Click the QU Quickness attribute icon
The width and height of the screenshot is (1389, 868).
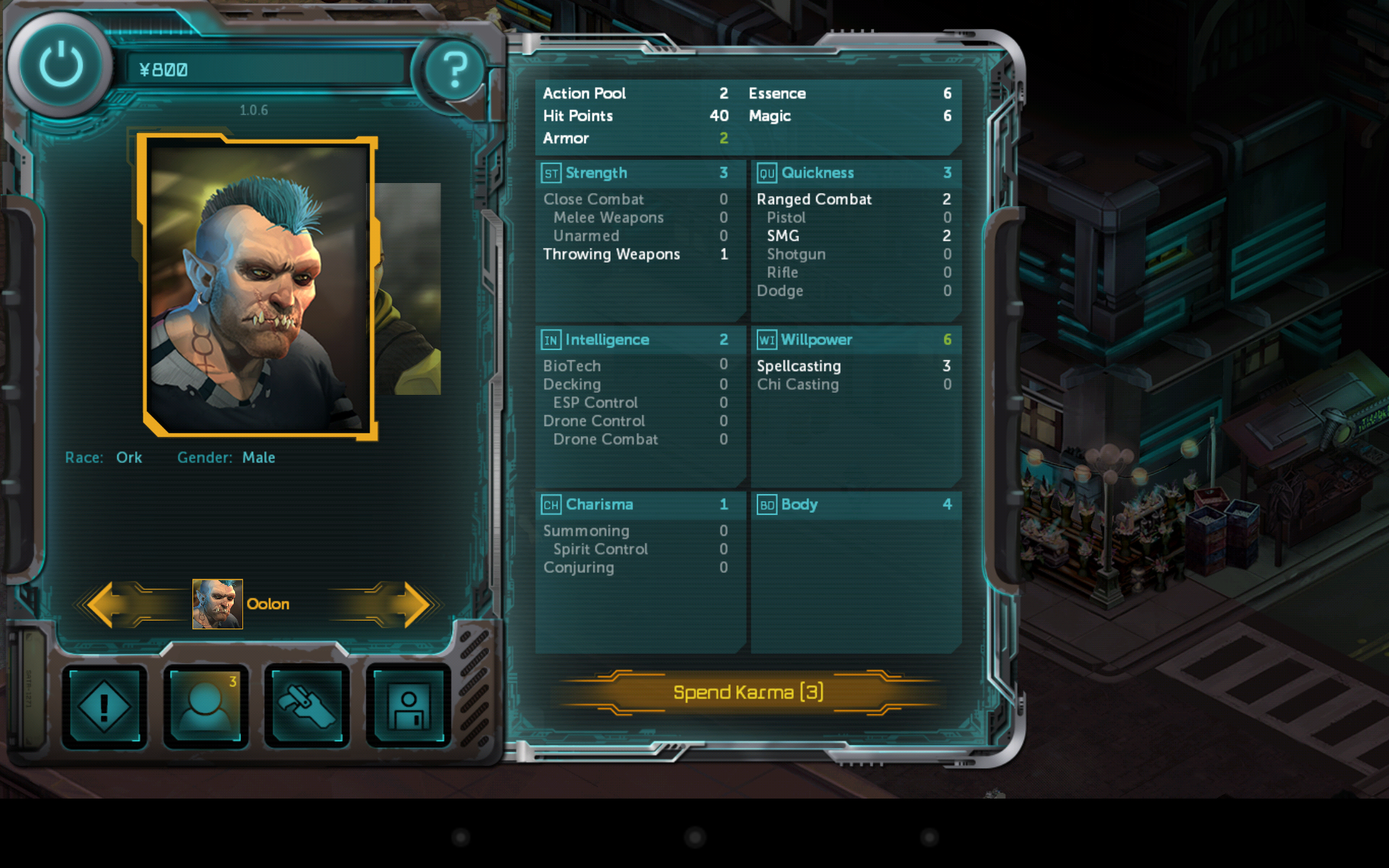coord(767,173)
